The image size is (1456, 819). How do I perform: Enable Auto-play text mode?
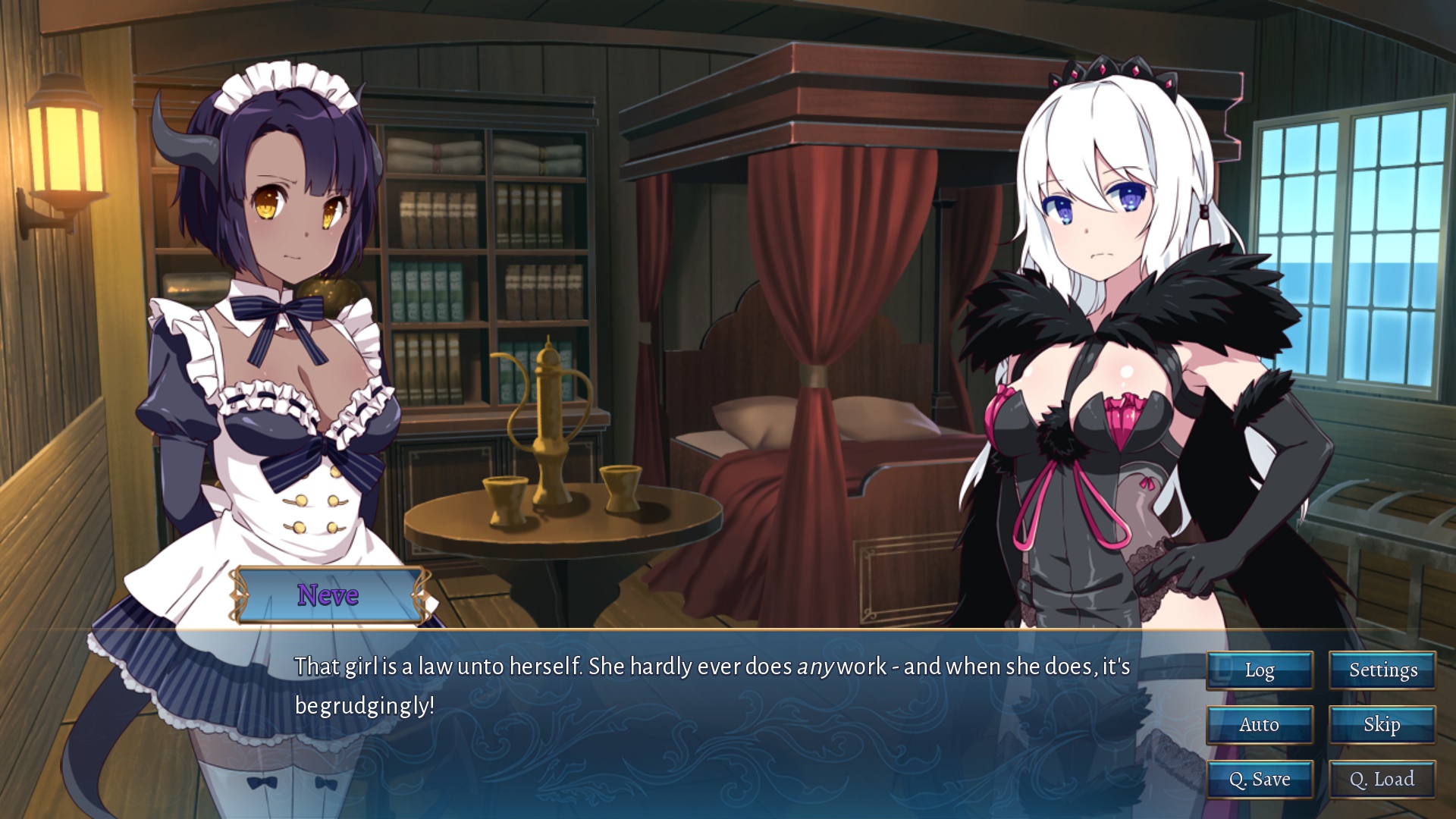pos(1259,725)
